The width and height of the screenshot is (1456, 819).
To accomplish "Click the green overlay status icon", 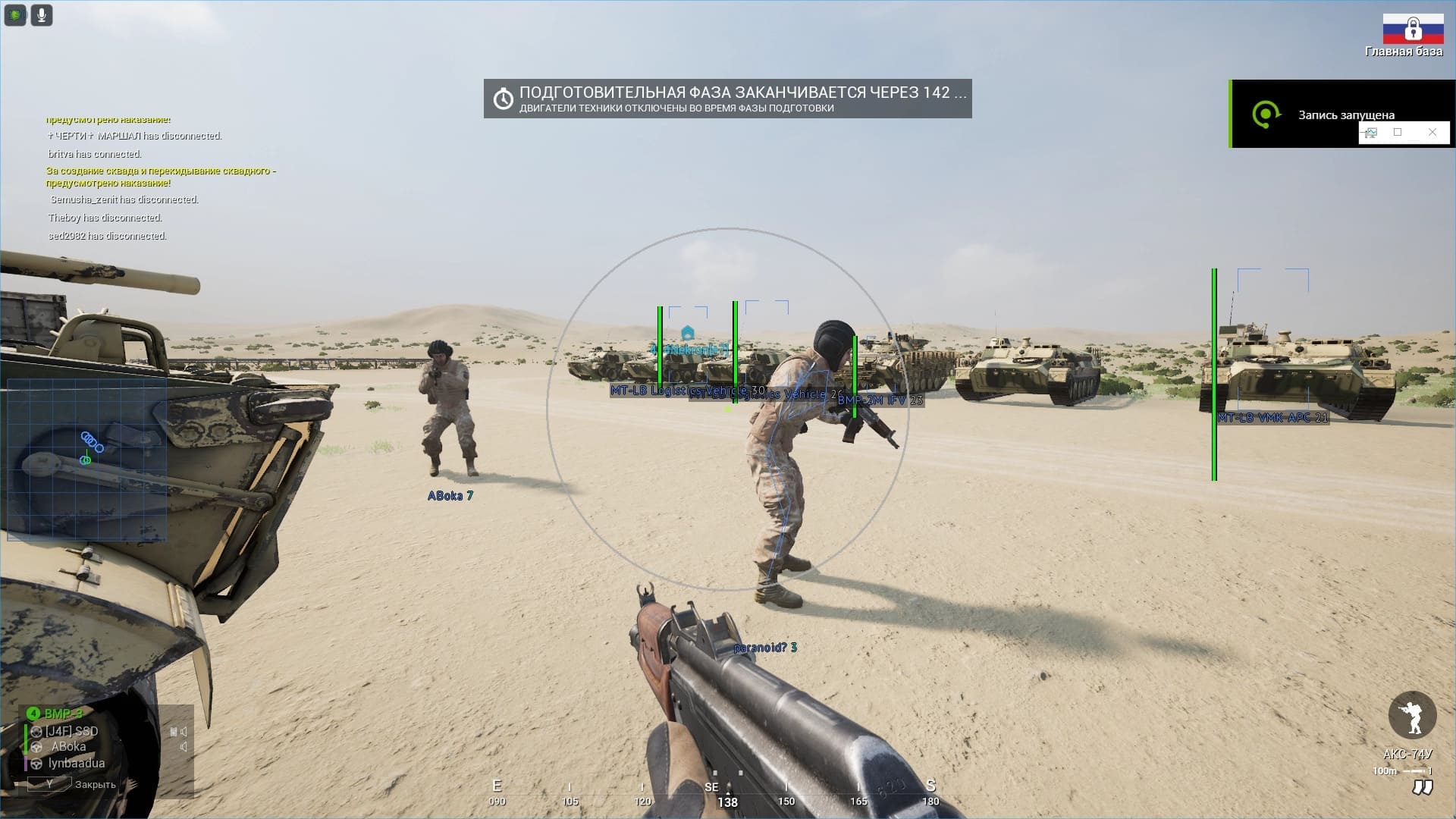I will [x=15, y=14].
